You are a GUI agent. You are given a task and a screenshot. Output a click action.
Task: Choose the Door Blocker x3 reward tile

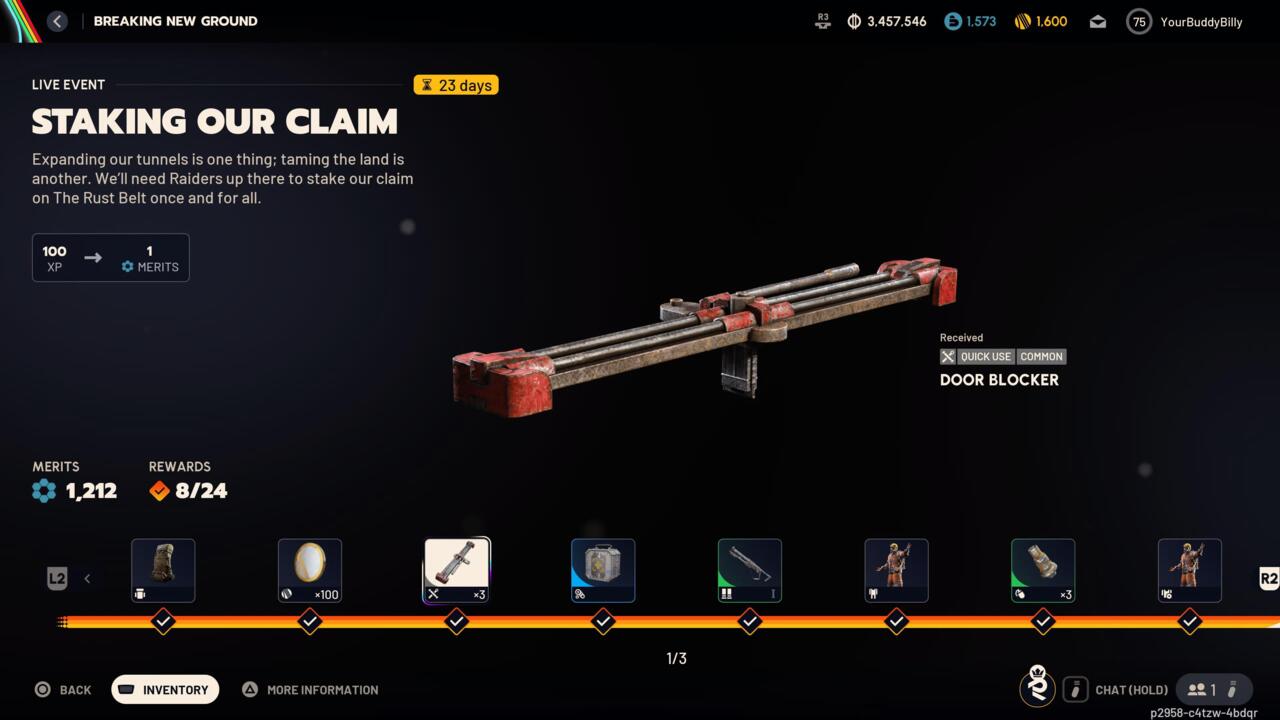pos(457,571)
